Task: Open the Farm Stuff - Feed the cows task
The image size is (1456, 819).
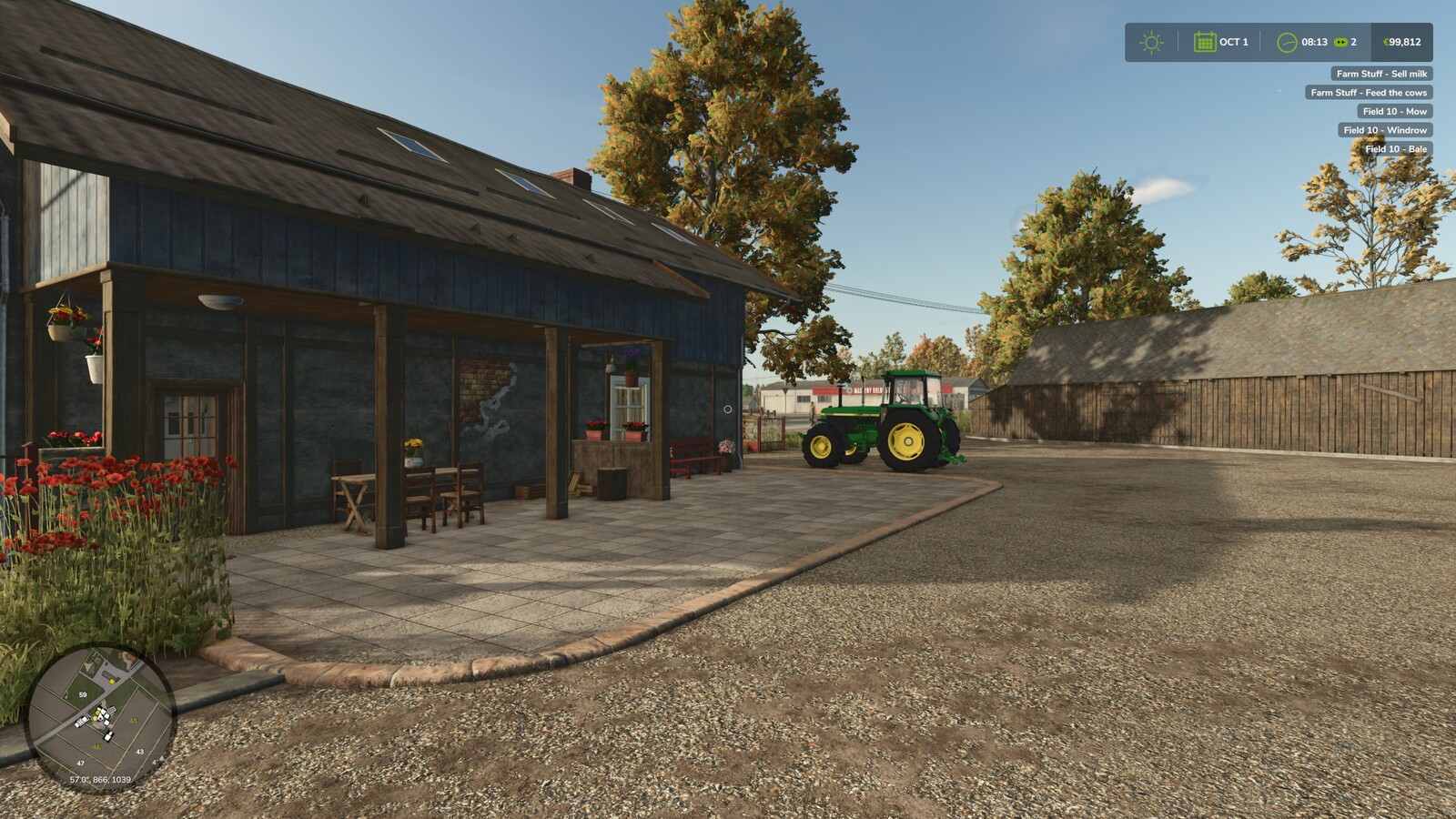Action: pyautogui.click(x=1370, y=91)
